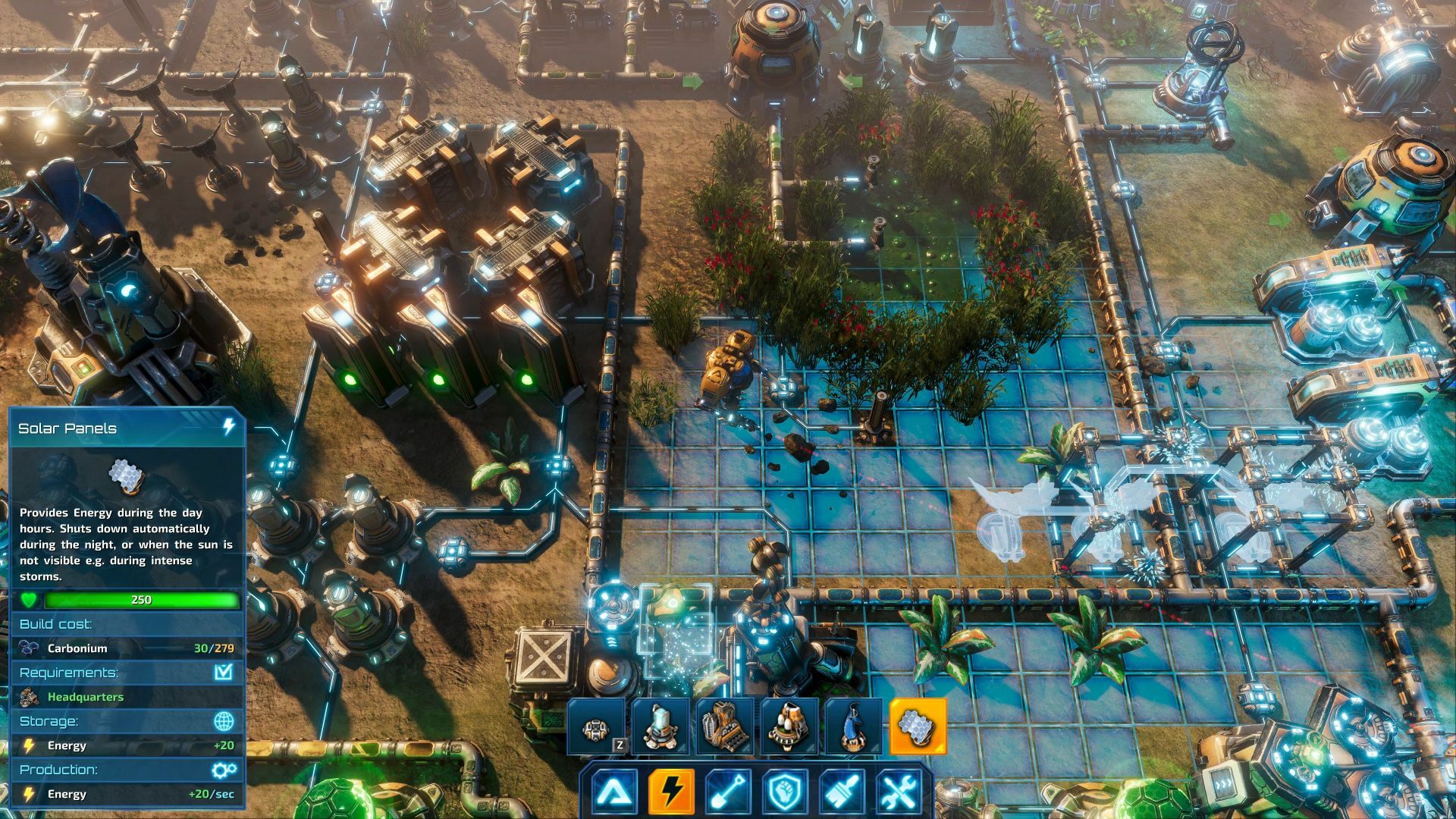Select the orange industrial power plant building
The image size is (1456, 819).
point(724,726)
